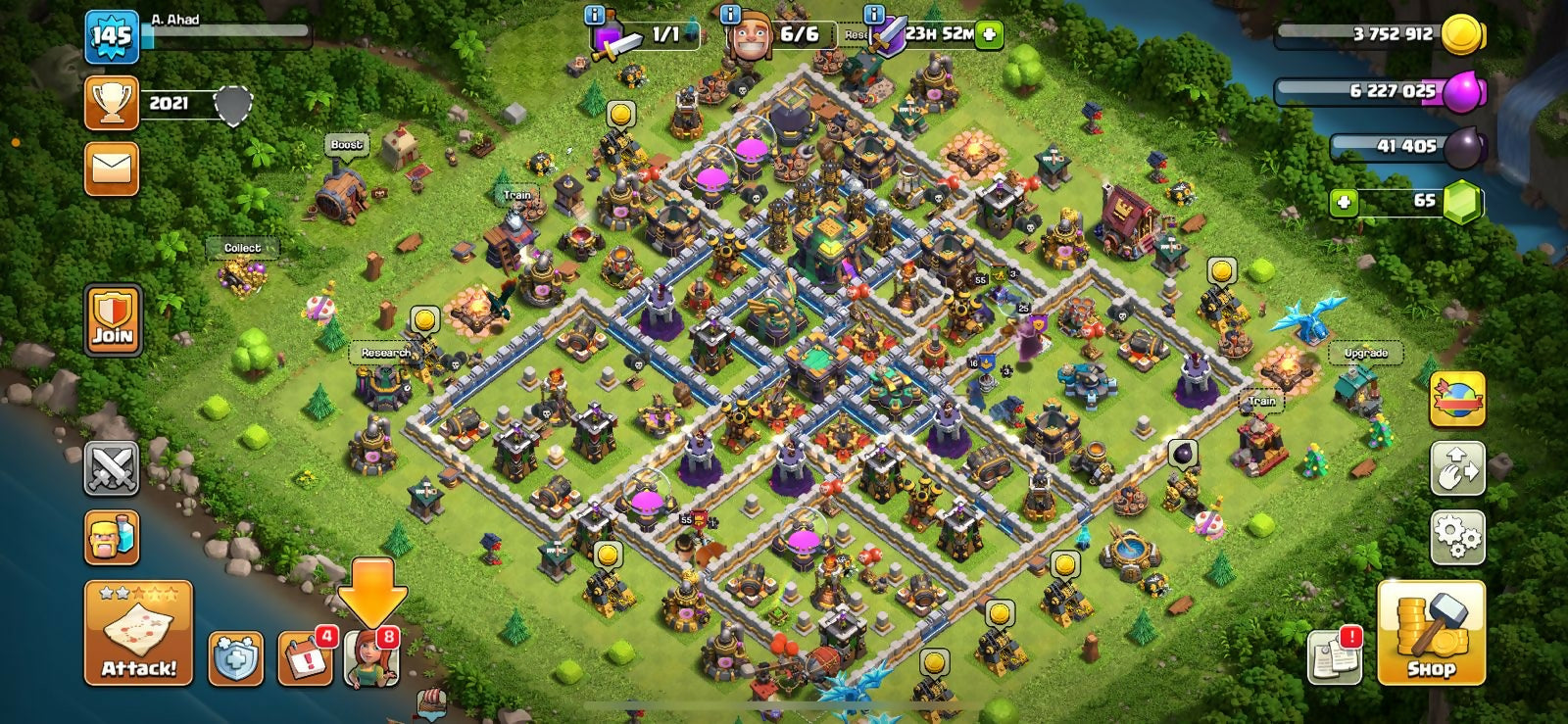Open the mail envelope inbox
The image size is (1568, 724).
(112, 169)
